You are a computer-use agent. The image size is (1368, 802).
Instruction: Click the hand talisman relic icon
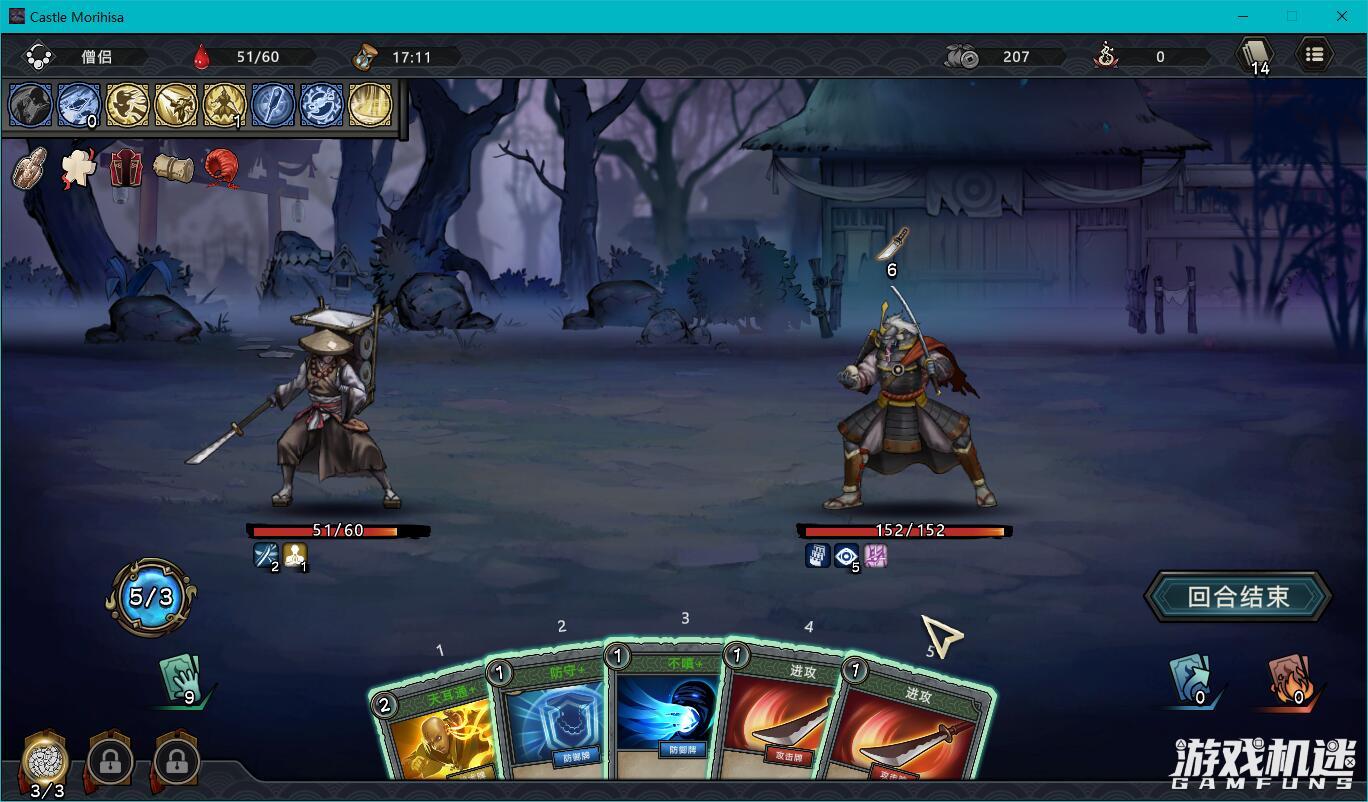click(x=27, y=168)
